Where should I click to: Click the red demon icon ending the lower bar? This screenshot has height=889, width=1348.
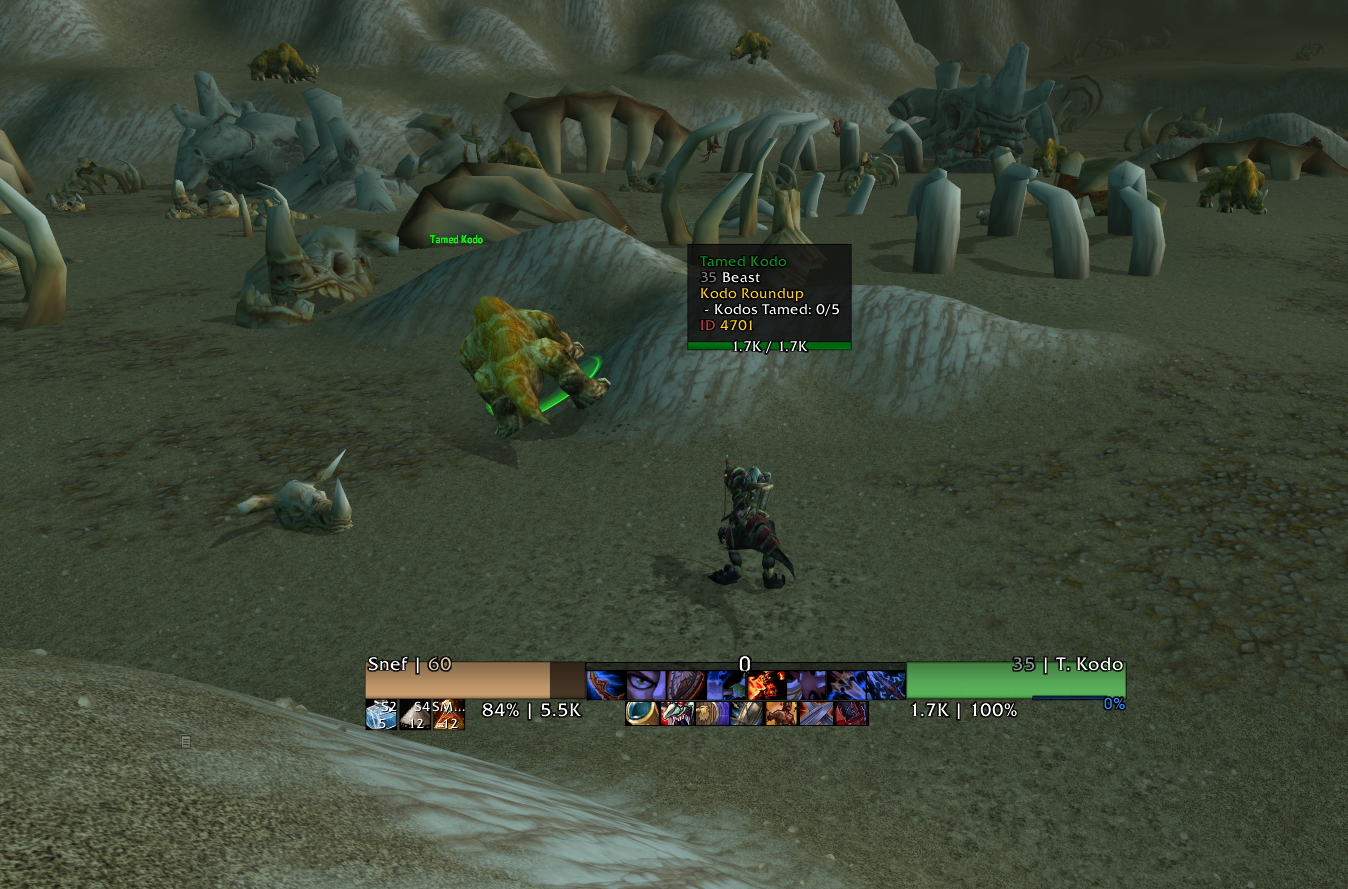tap(850, 713)
